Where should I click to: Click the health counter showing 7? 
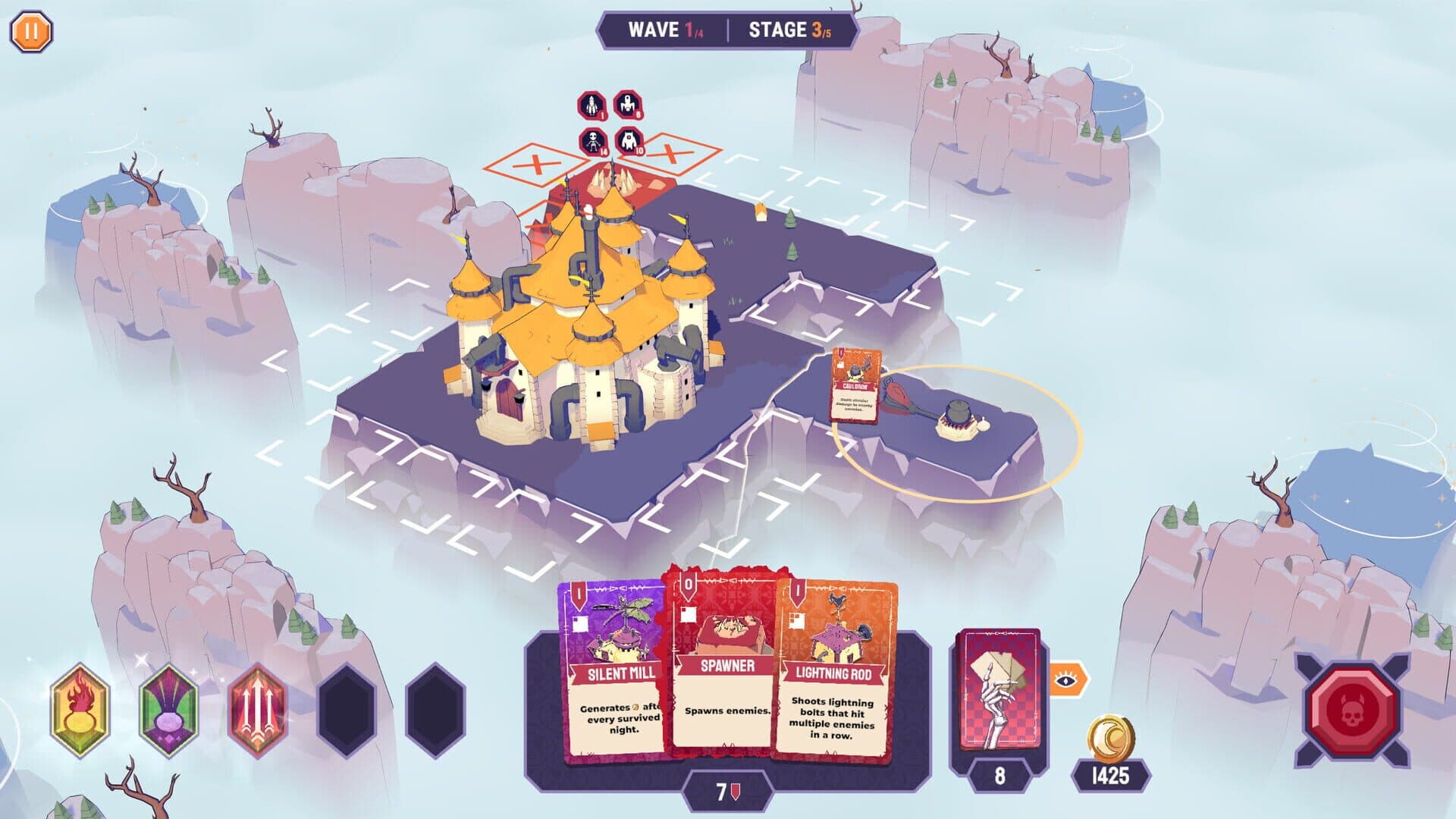(x=728, y=792)
